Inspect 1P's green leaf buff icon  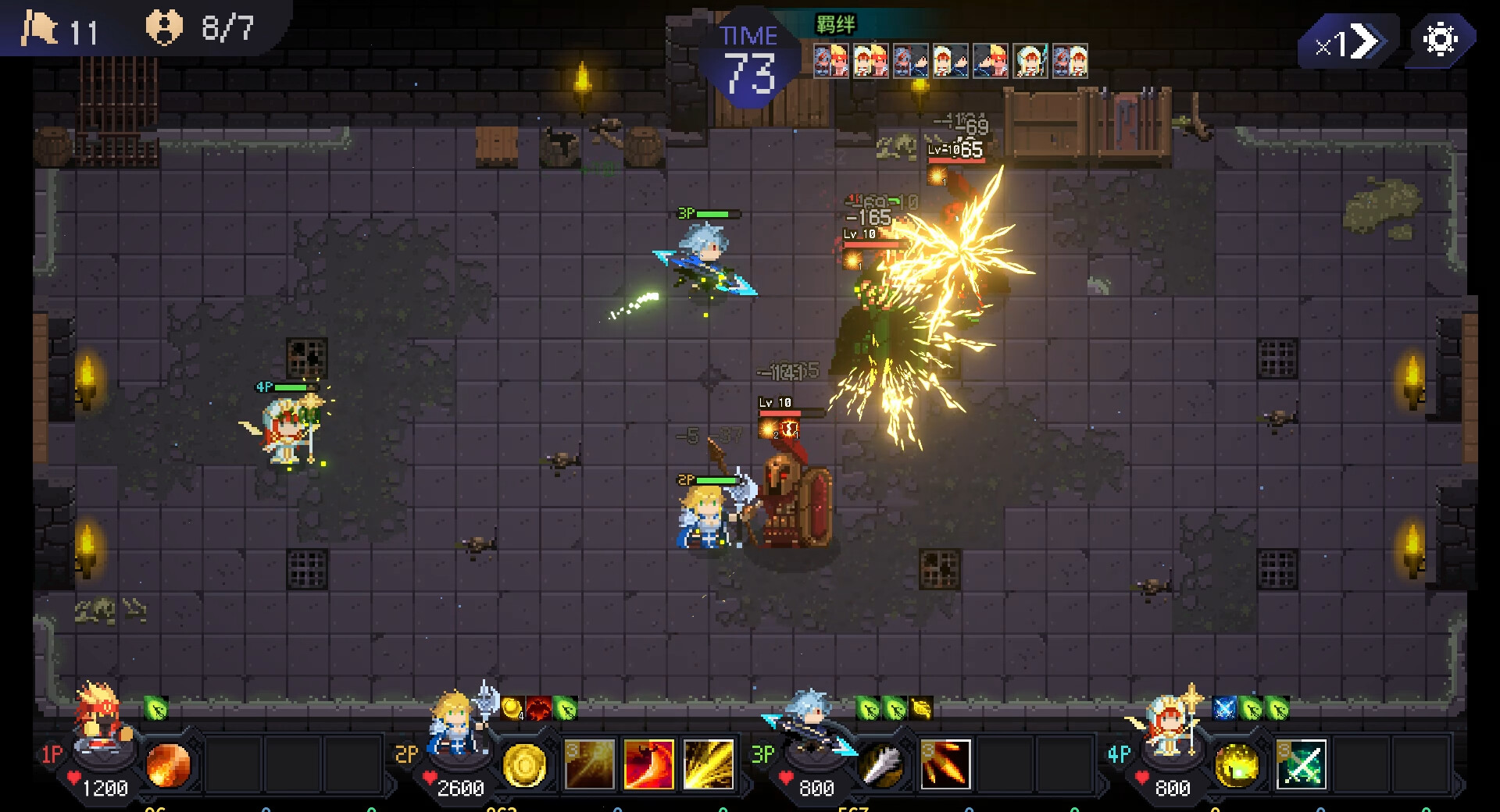[156, 708]
